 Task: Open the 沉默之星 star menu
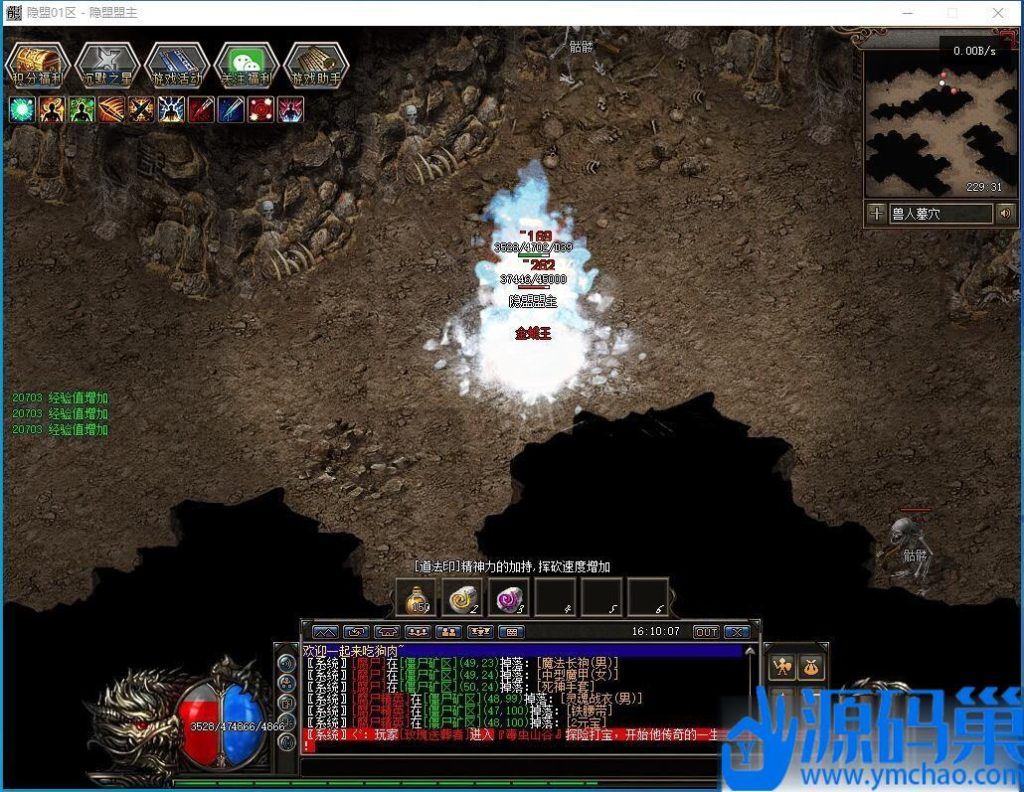click(107, 64)
